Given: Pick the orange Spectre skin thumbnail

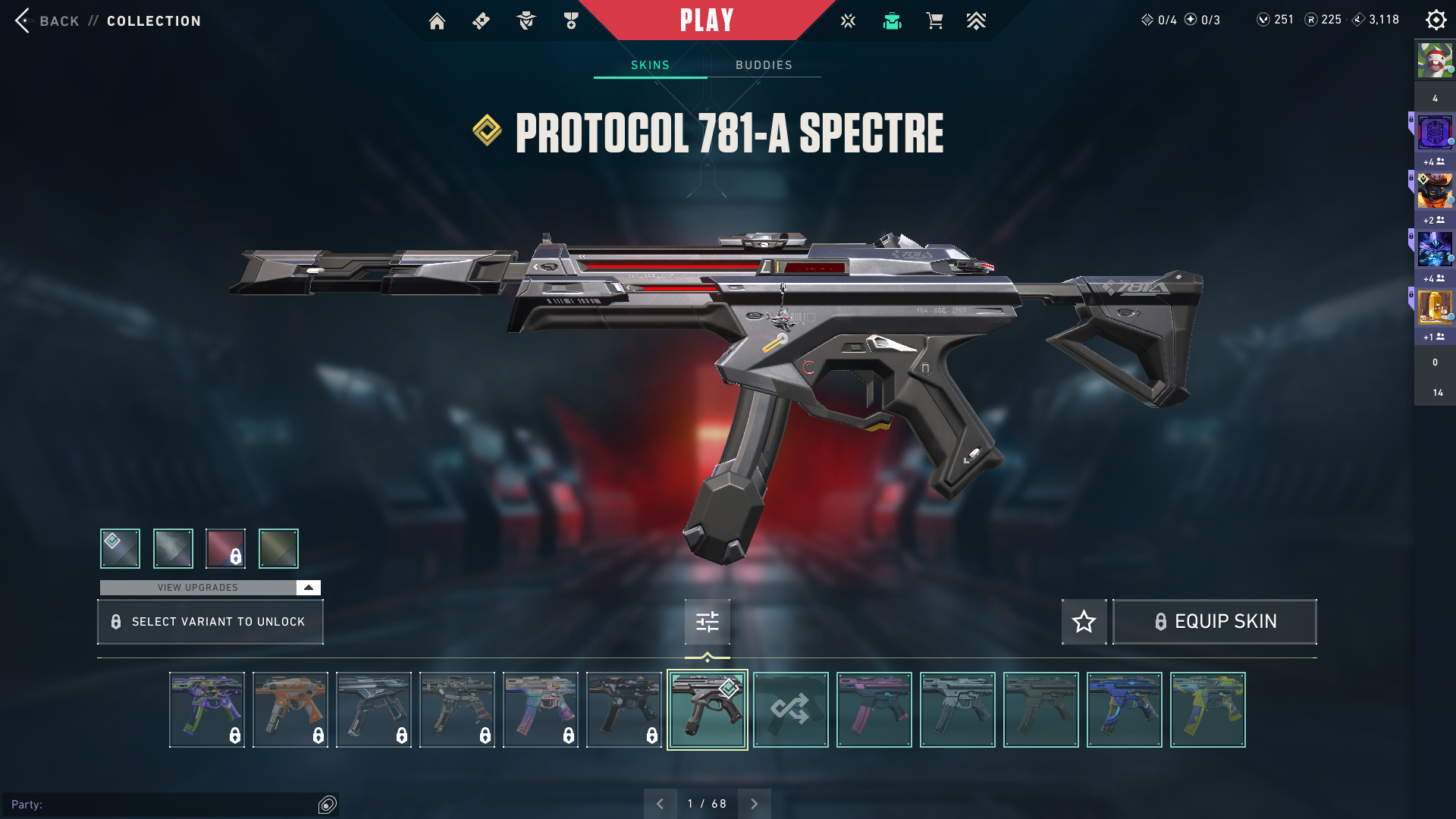Looking at the screenshot, I should 290,710.
